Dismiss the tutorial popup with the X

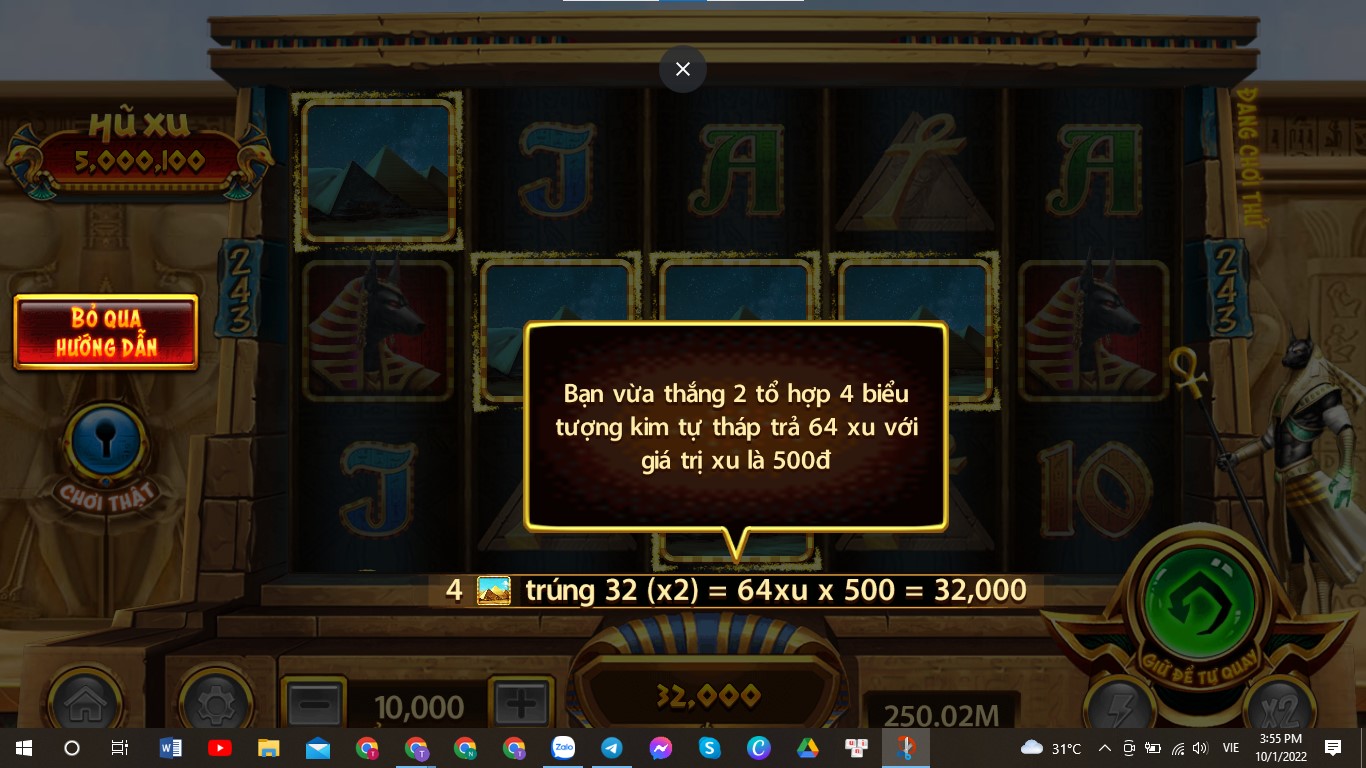[683, 69]
